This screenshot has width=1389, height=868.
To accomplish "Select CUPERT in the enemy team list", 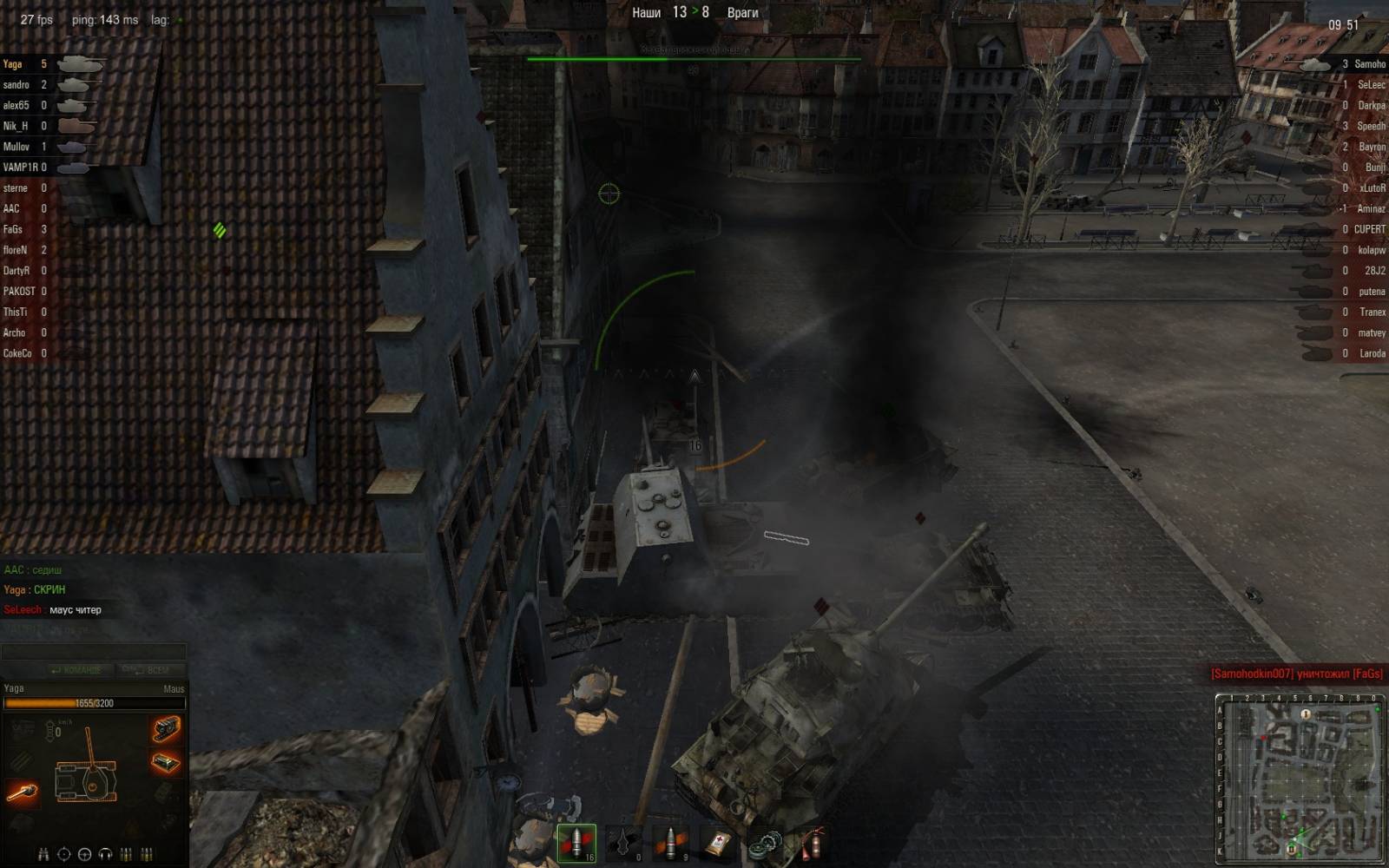I will 1369,229.
